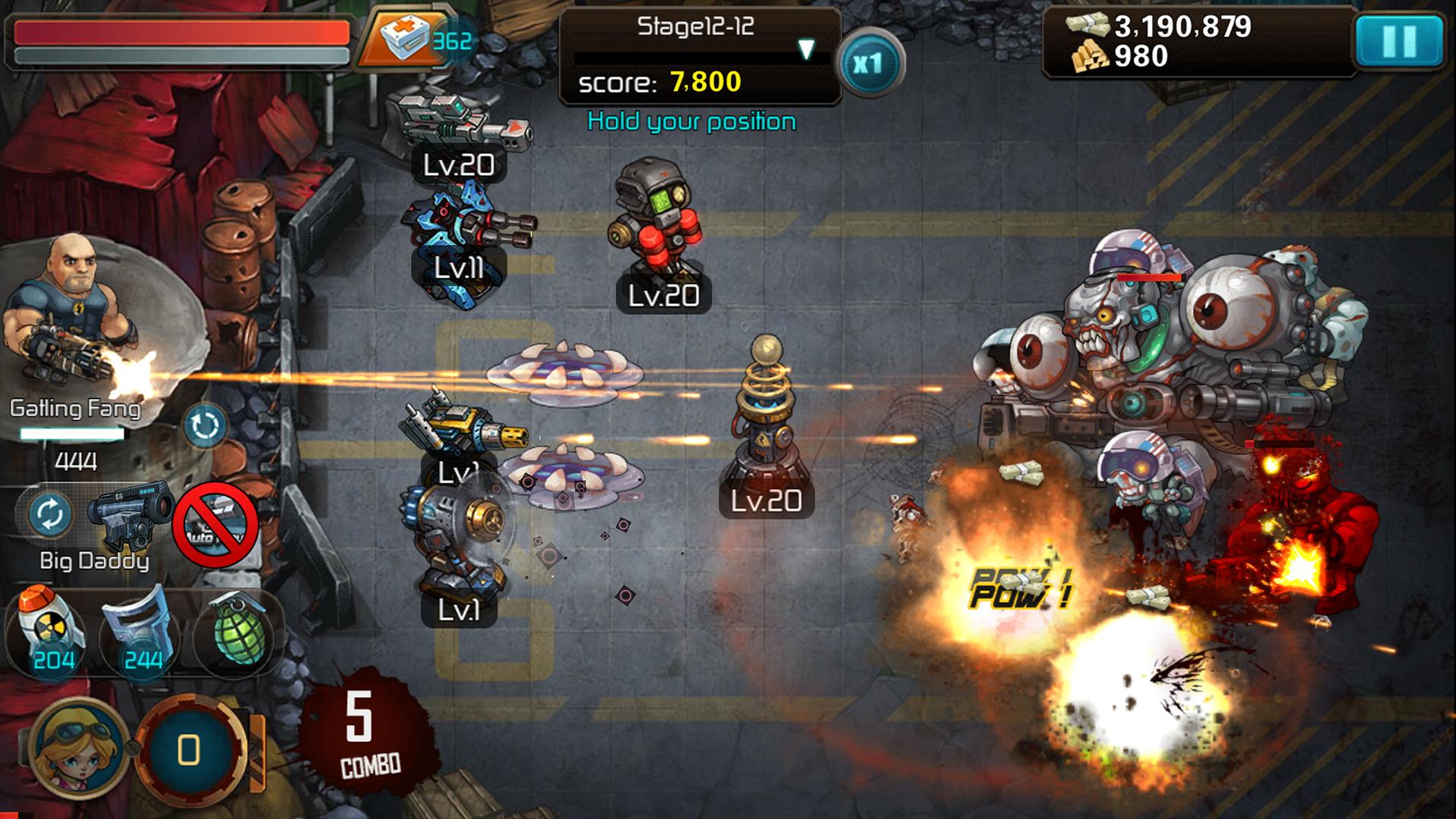Open the first aid kit supply icon
Screen dimensions: 1456x819
point(403,36)
